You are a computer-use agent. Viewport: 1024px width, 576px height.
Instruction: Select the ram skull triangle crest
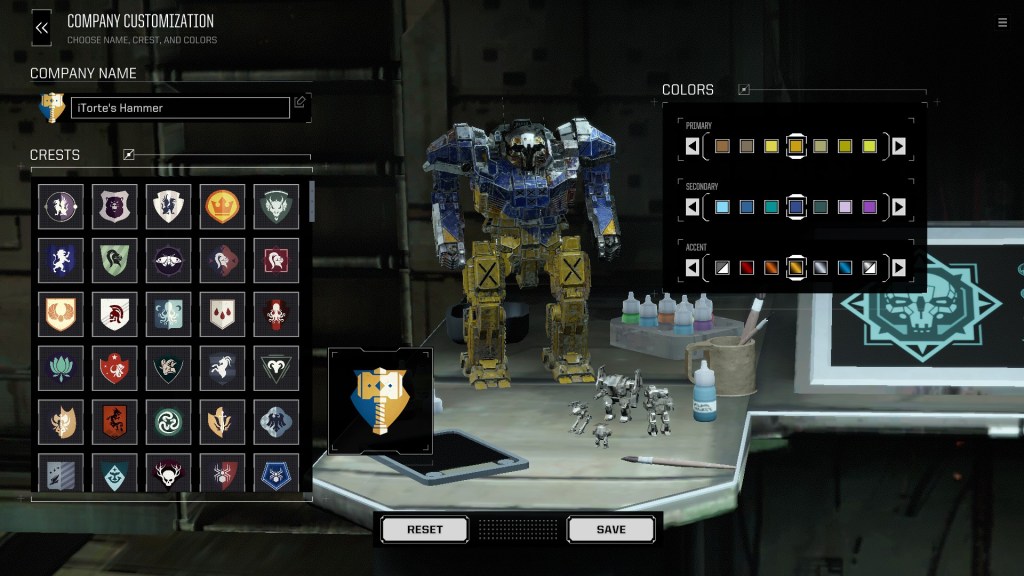pos(275,368)
